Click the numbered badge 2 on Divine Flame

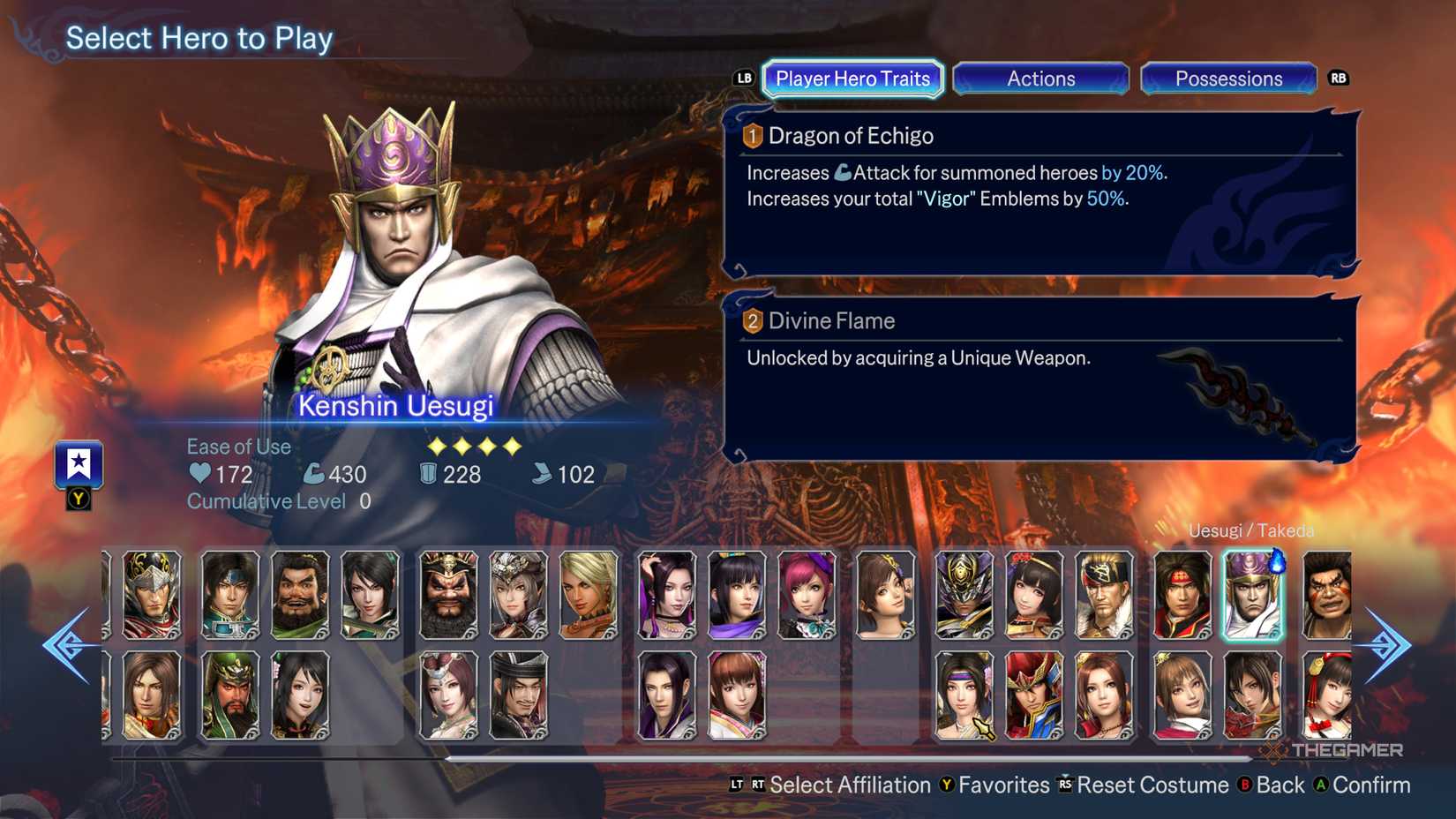752,321
